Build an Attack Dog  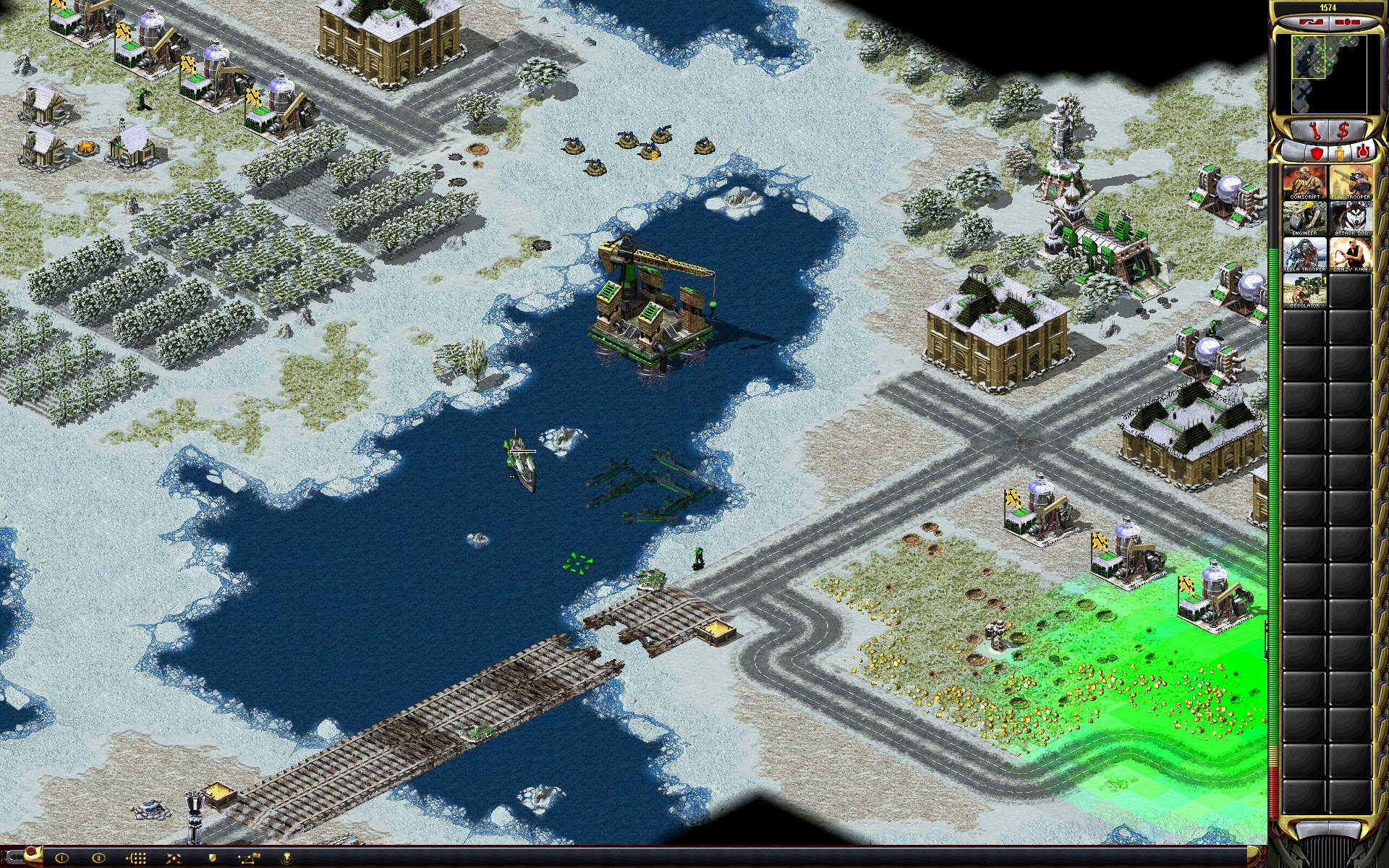pos(1350,218)
